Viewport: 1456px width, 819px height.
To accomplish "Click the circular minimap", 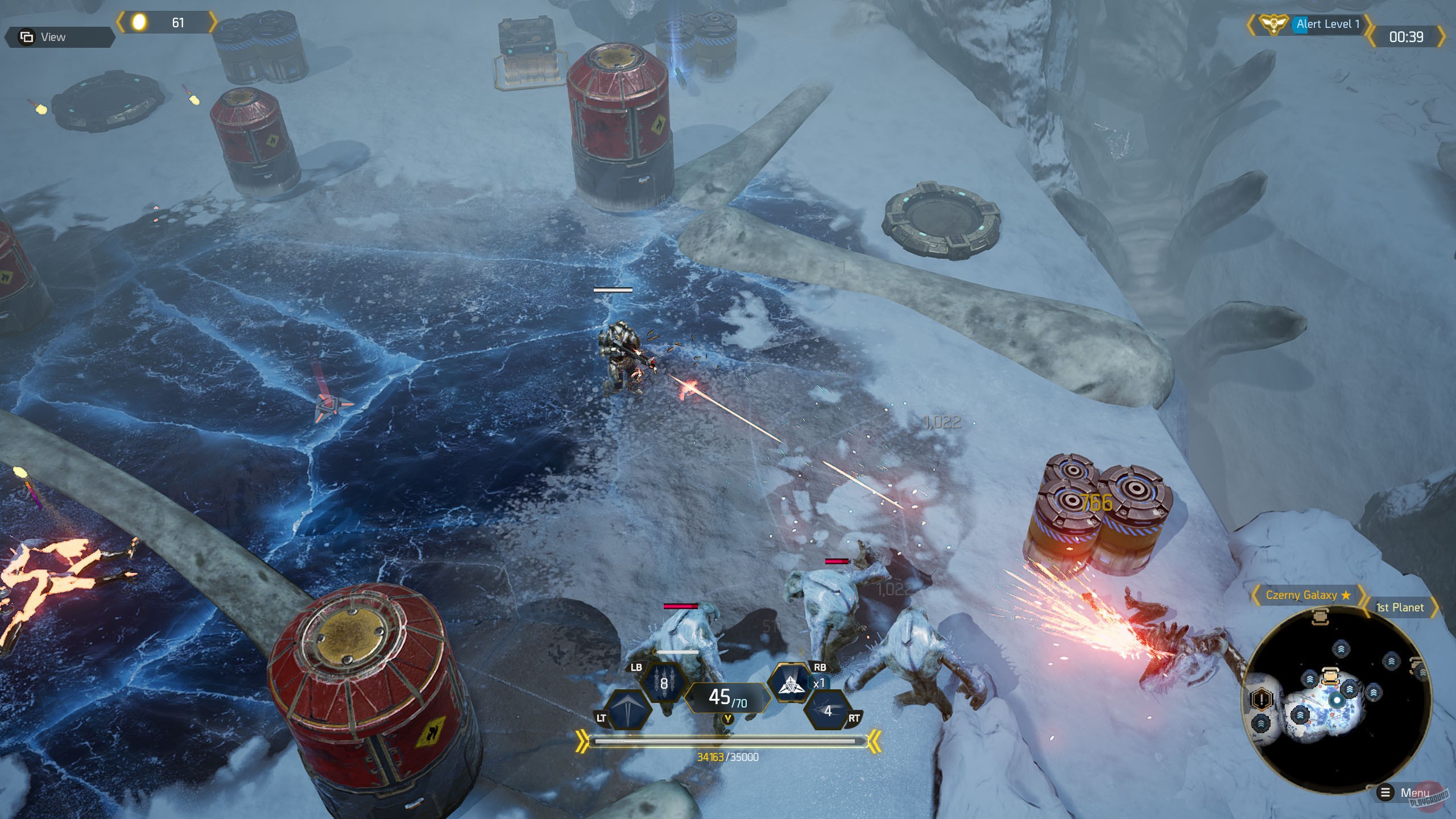I will [1337, 700].
